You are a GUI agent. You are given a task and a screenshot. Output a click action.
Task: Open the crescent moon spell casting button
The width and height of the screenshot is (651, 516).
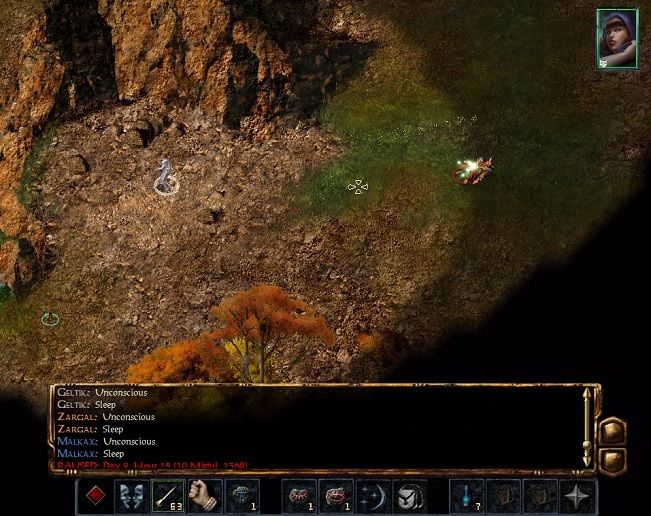click(x=372, y=496)
